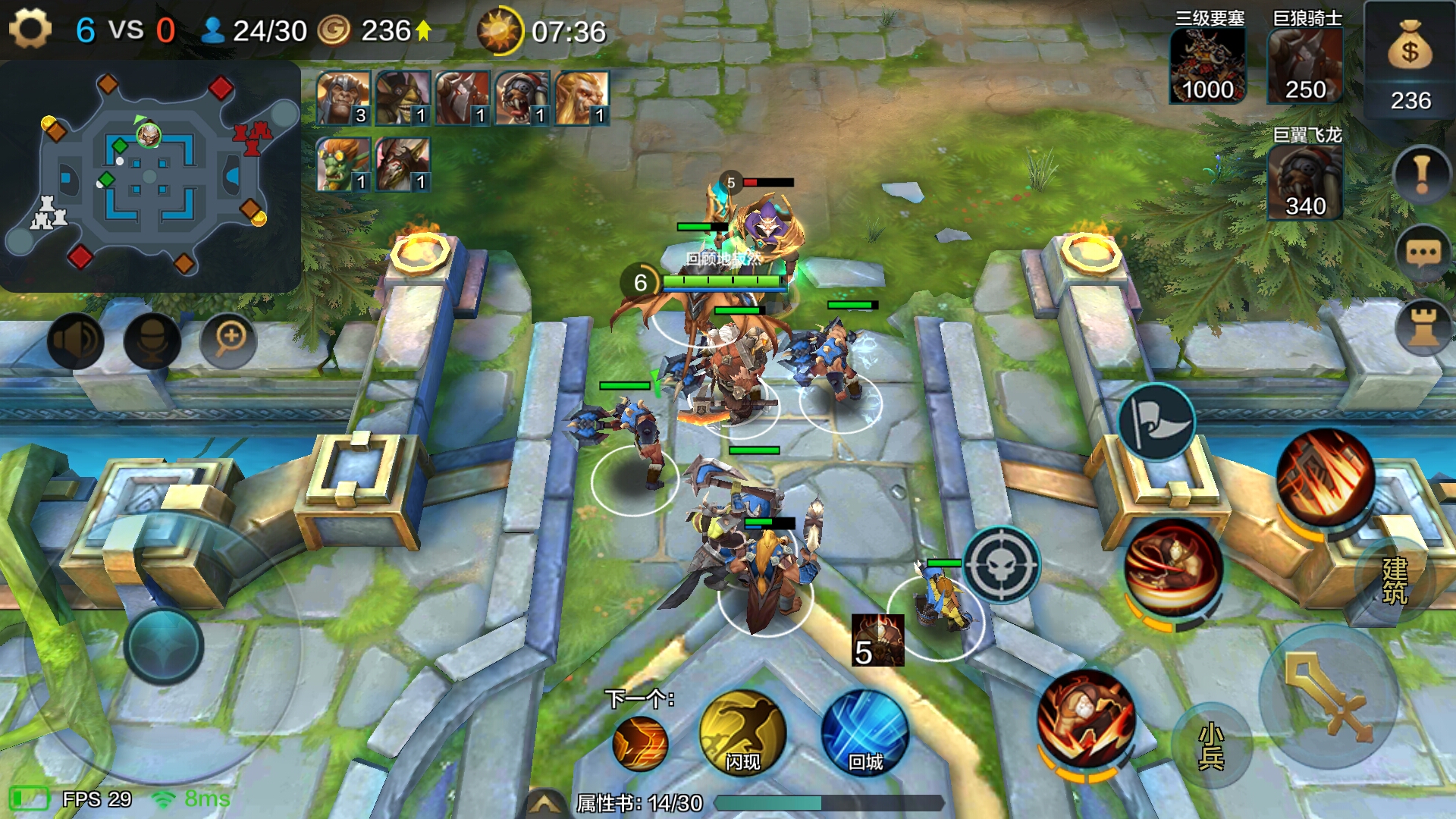Recruit the 巨翼飞龙 unit for 340
This screenshot has height=819, width=1456.
1305,182
